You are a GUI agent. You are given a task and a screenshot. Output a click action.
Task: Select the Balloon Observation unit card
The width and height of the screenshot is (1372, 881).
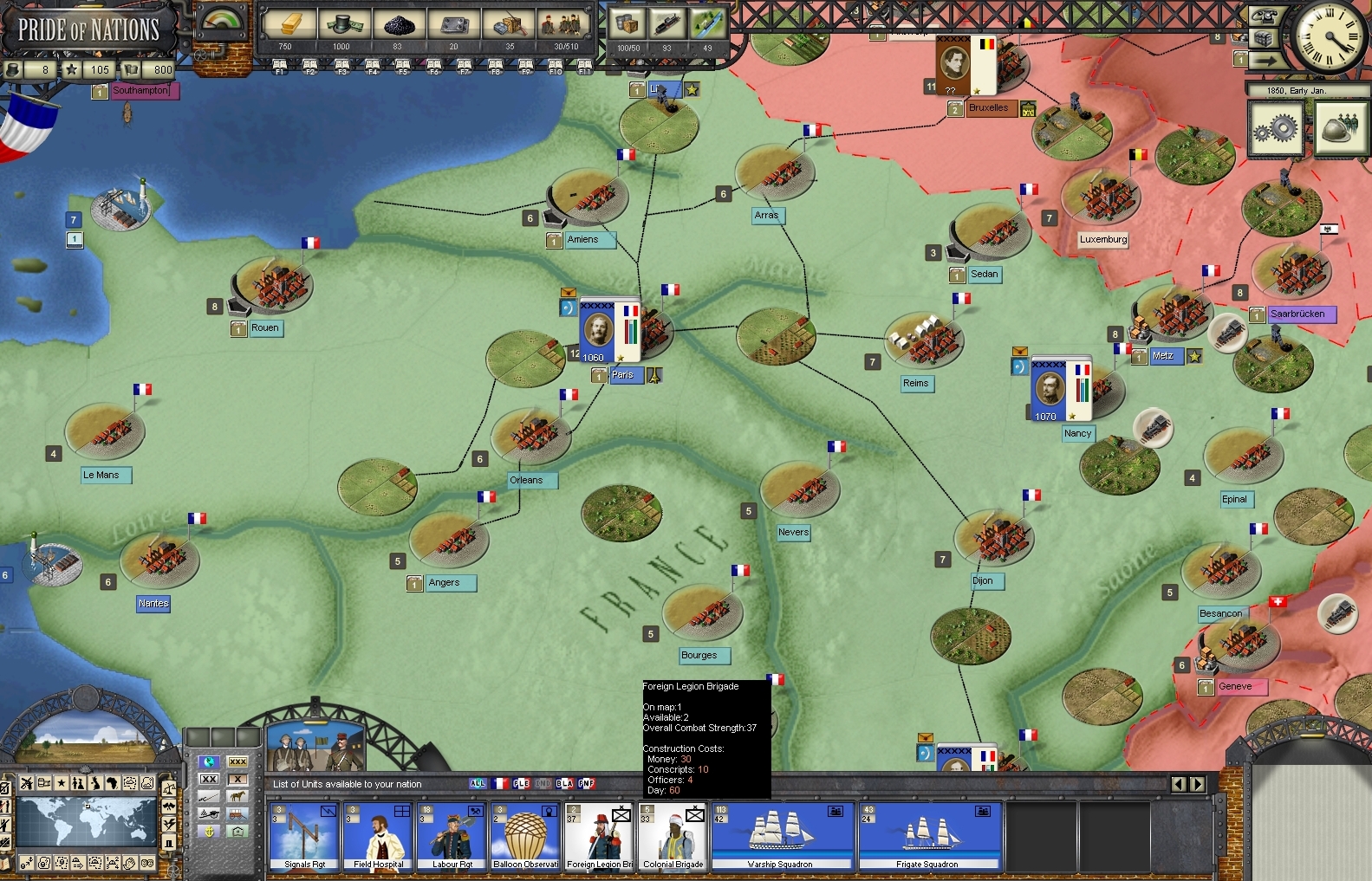click(525, 836)
